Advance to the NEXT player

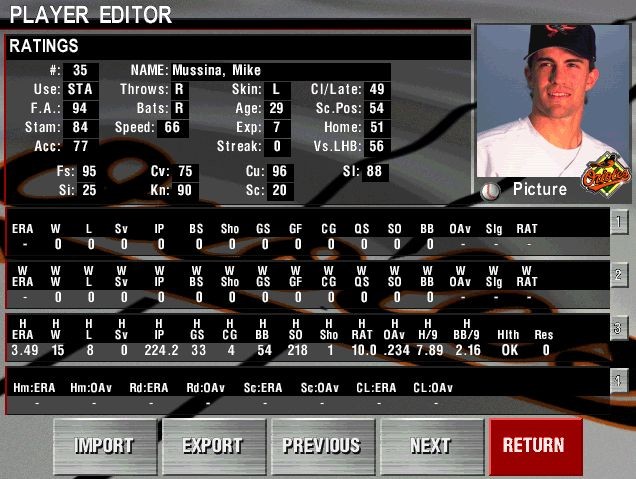430,446
